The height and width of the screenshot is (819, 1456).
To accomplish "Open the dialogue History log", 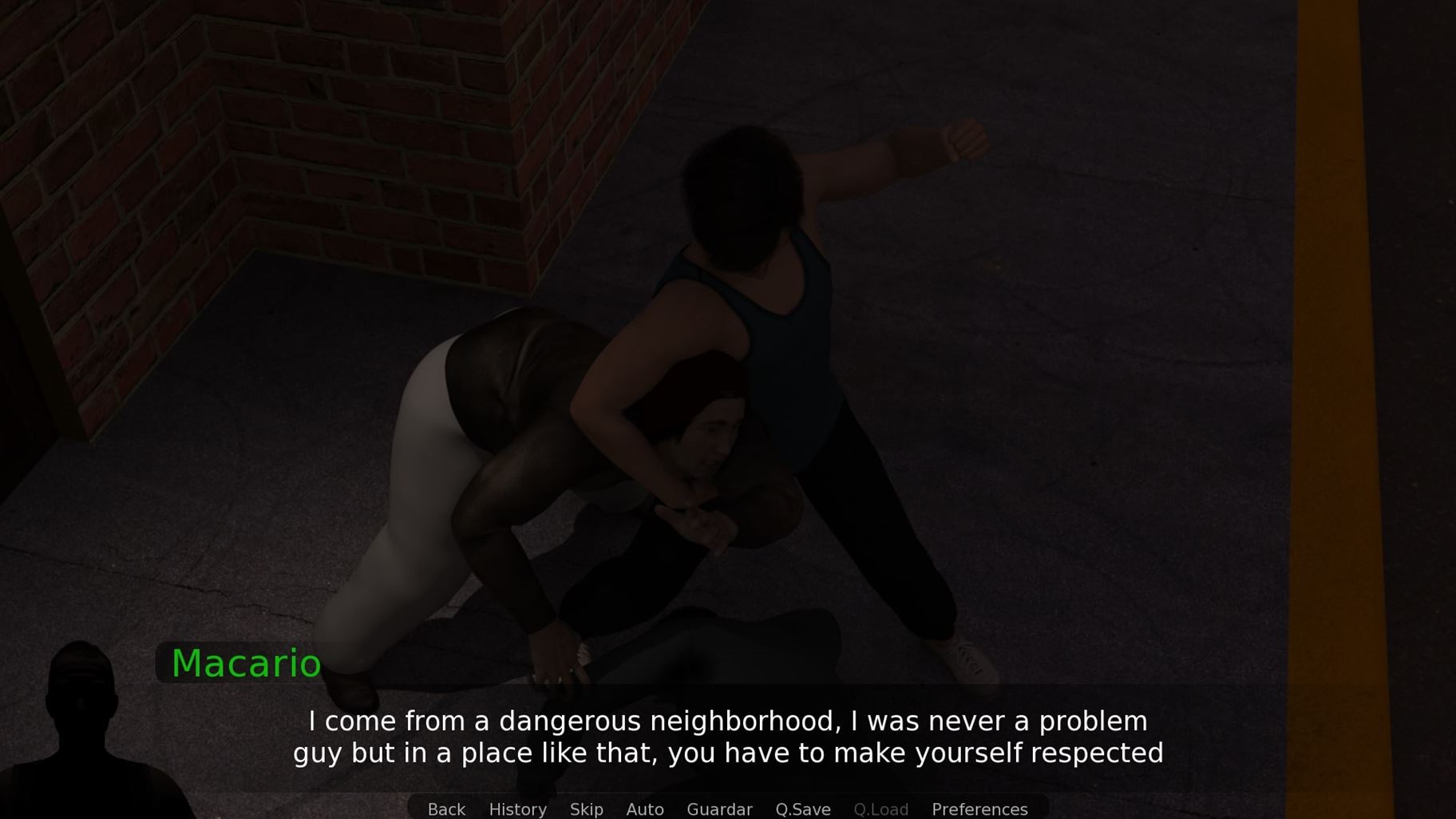I will pyautogui.click(x=517, y=809).
